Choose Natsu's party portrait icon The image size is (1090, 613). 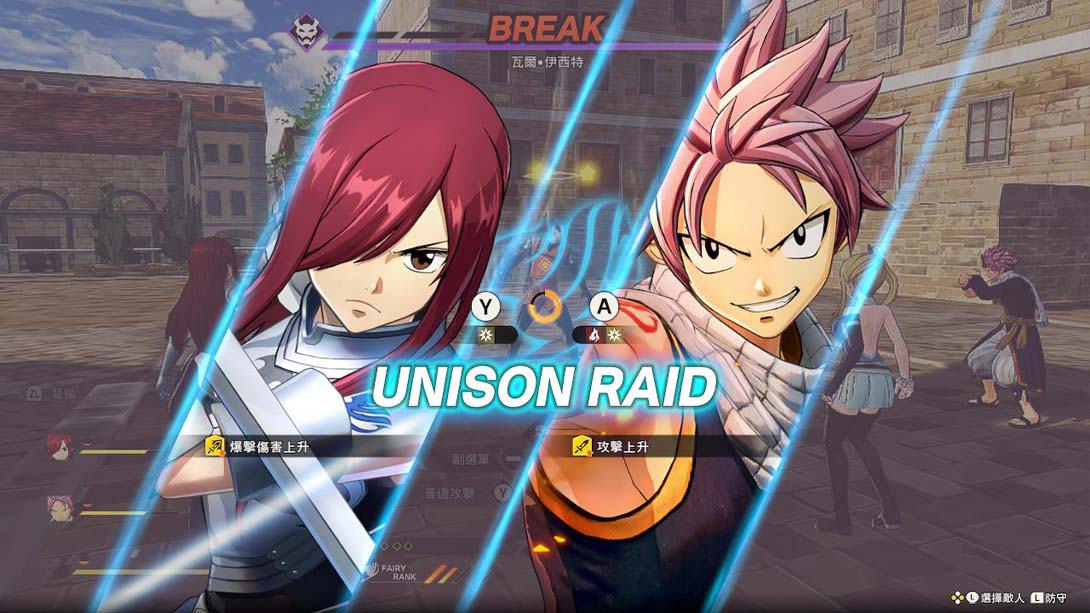coord(61,507)
